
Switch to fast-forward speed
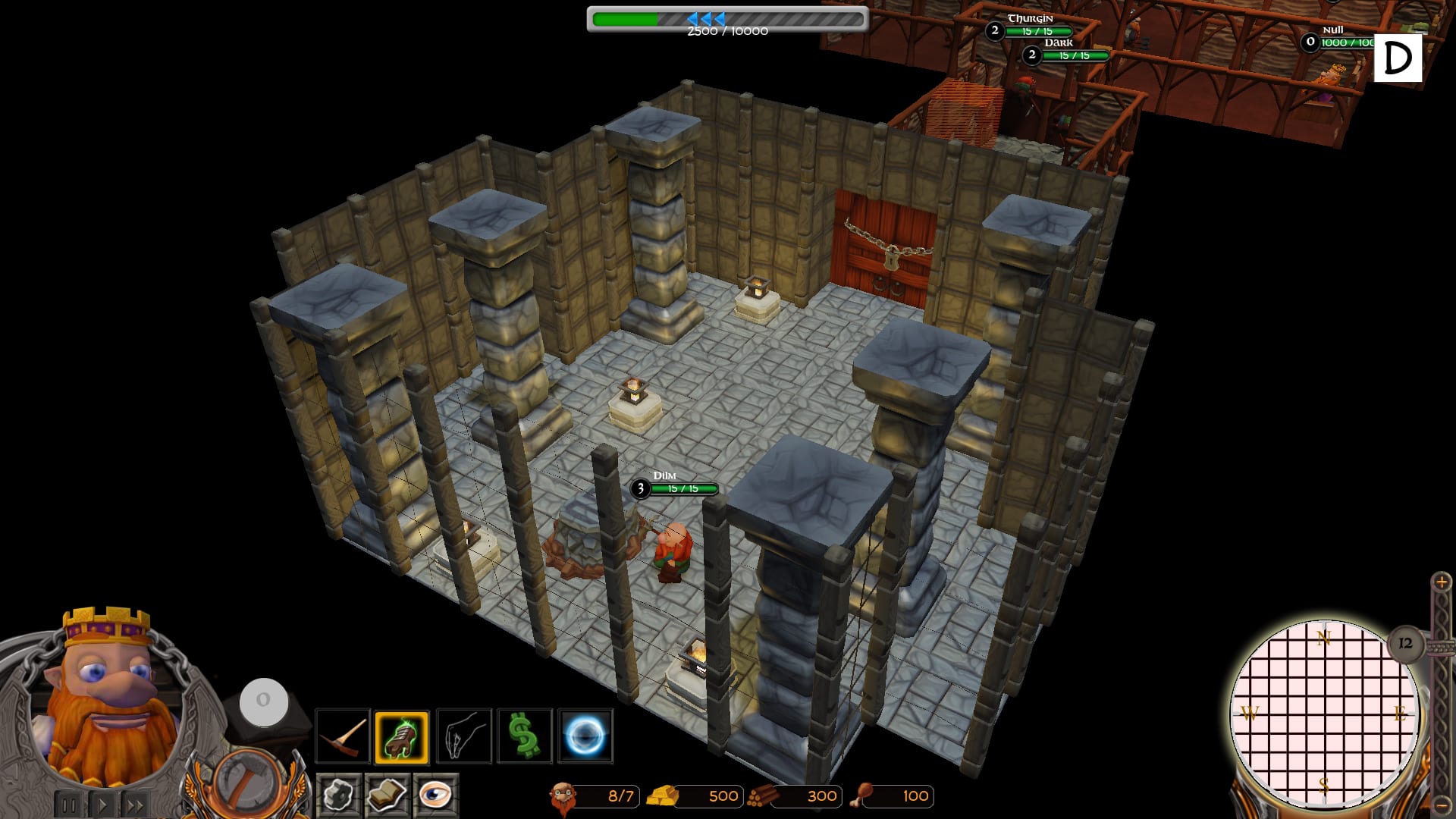(136, 805)
